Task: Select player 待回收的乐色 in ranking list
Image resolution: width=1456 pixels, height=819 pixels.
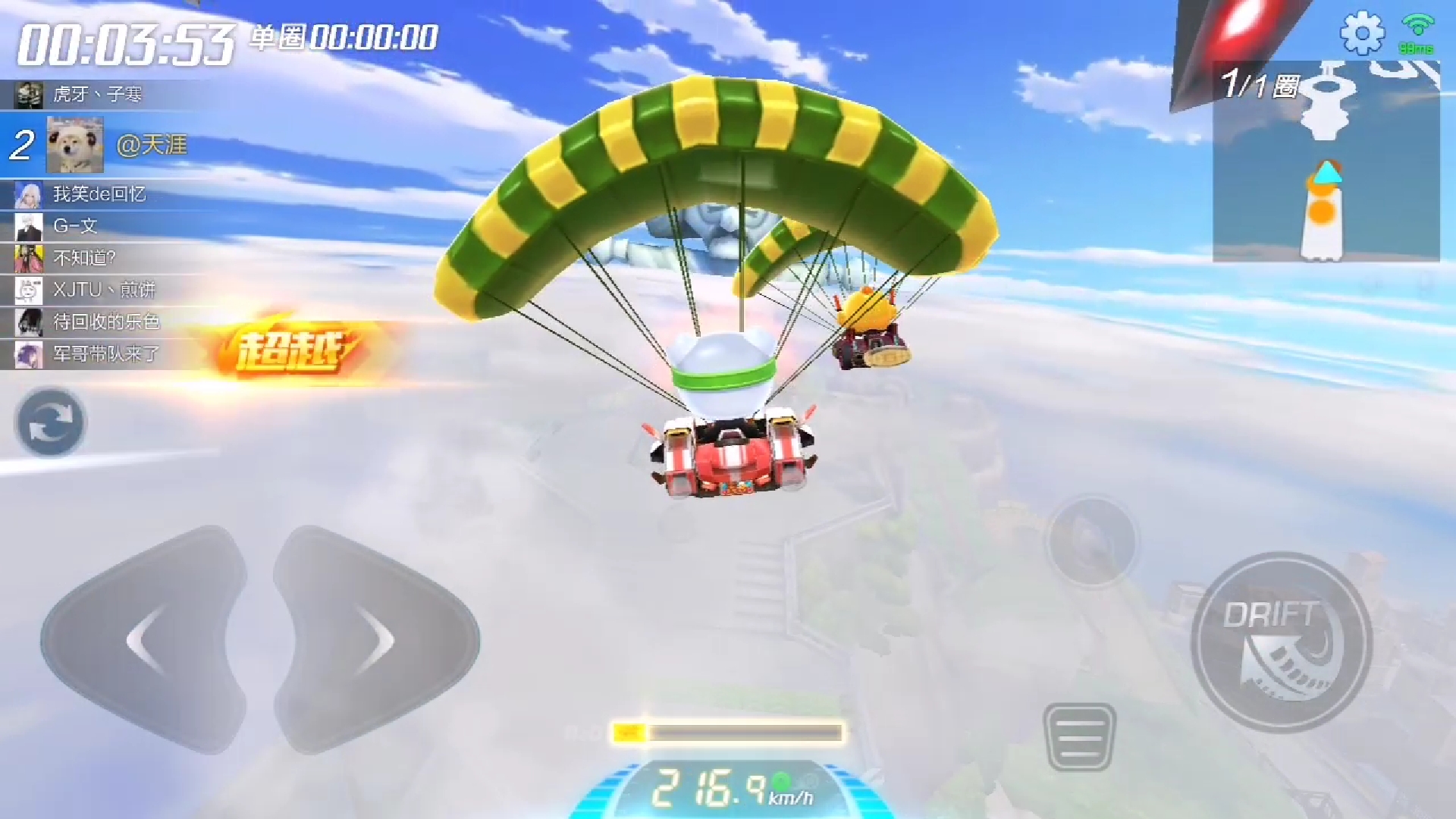Action: tap(106, 322)
